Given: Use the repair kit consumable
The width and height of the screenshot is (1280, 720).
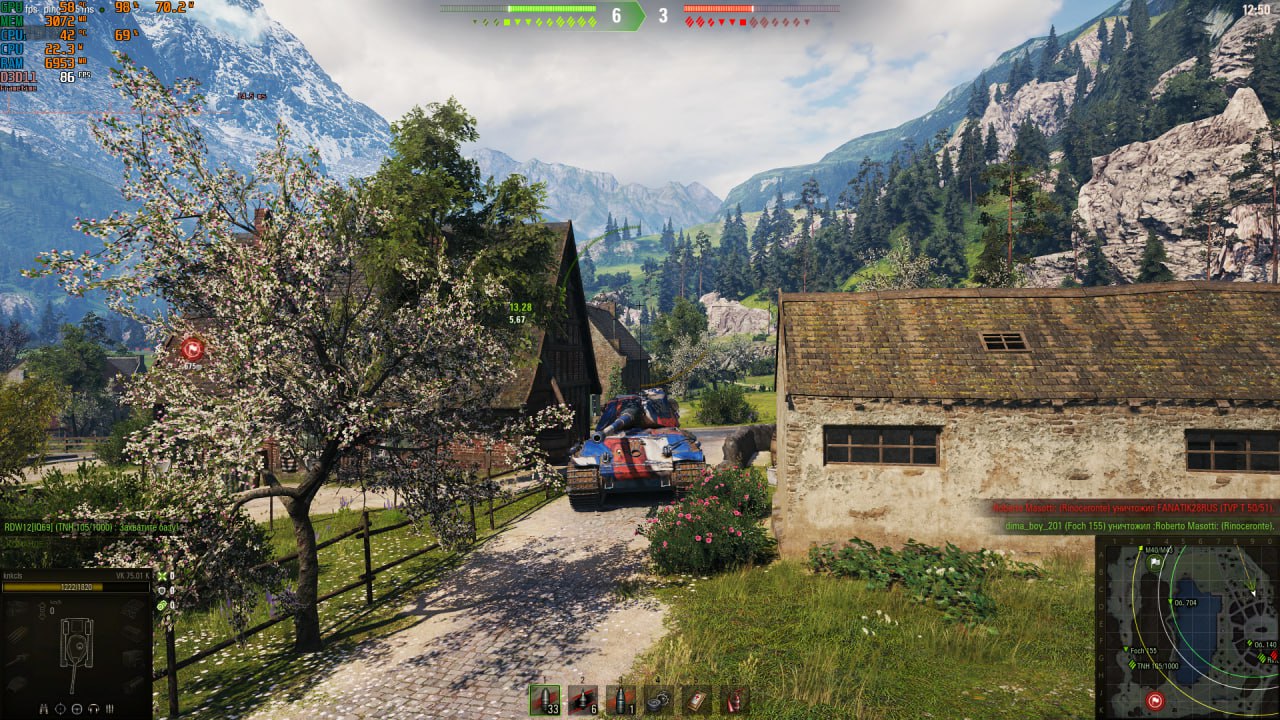Looking at the screenshot, I should coord(658,699).
